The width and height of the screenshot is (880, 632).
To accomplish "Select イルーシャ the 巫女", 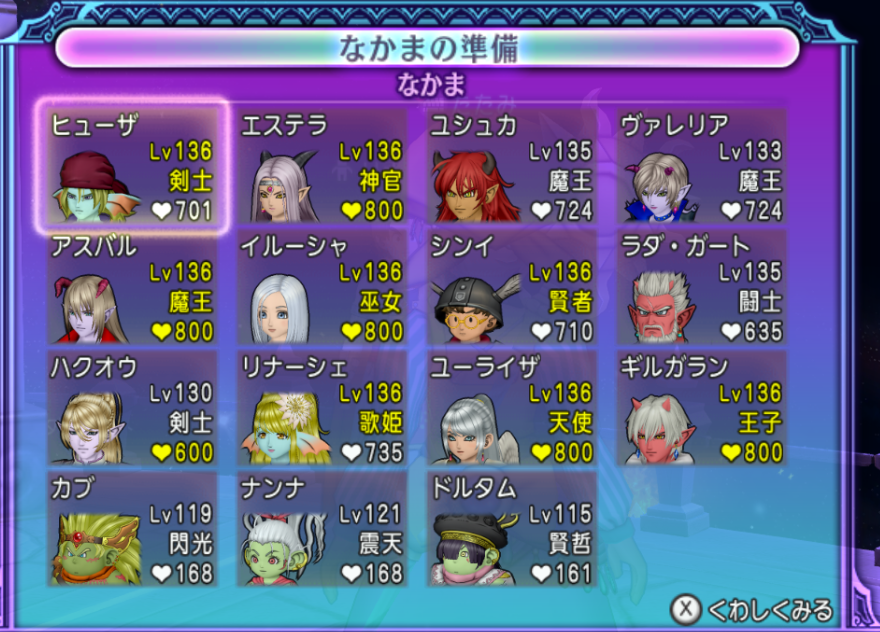I will pos(322,288).
